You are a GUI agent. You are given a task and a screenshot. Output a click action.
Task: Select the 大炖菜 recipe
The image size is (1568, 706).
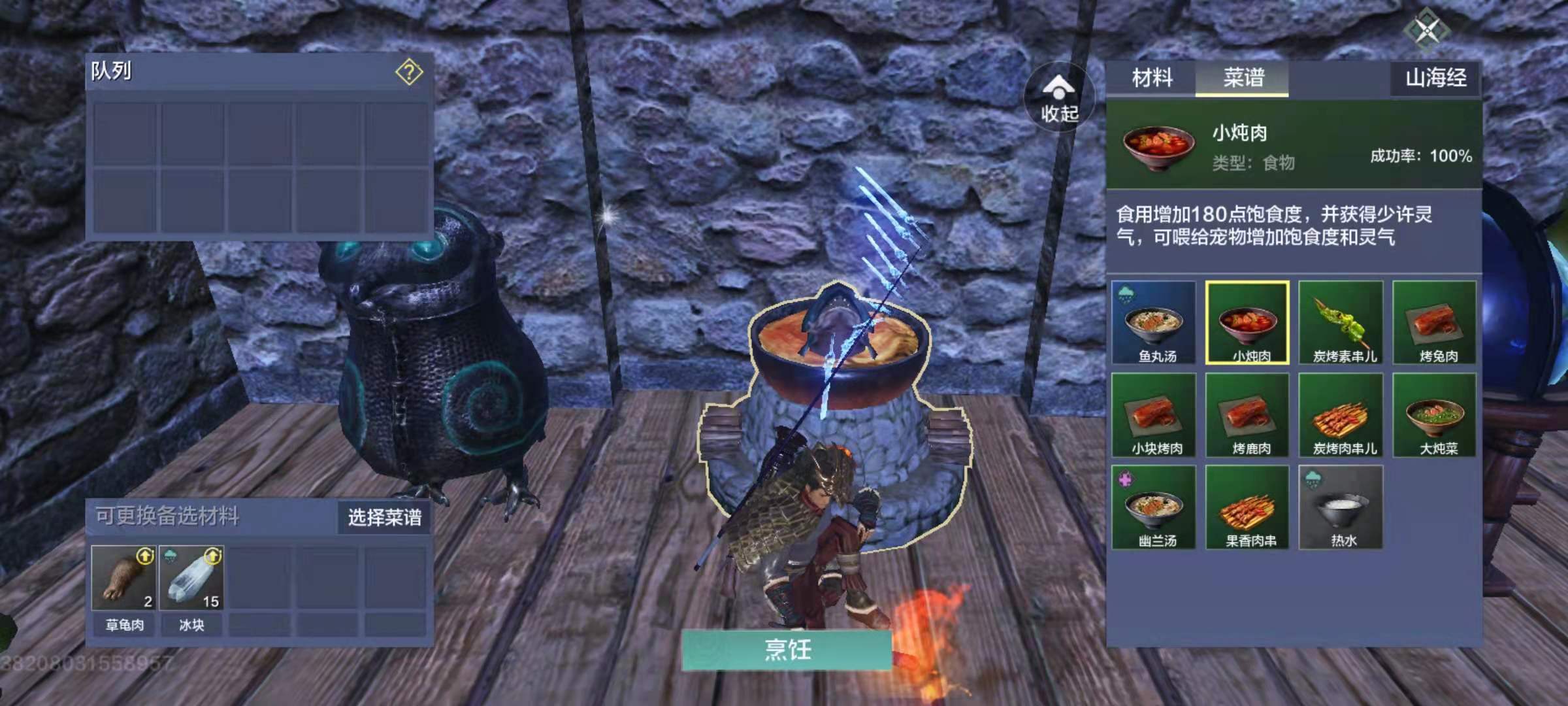pos(1435,415)
